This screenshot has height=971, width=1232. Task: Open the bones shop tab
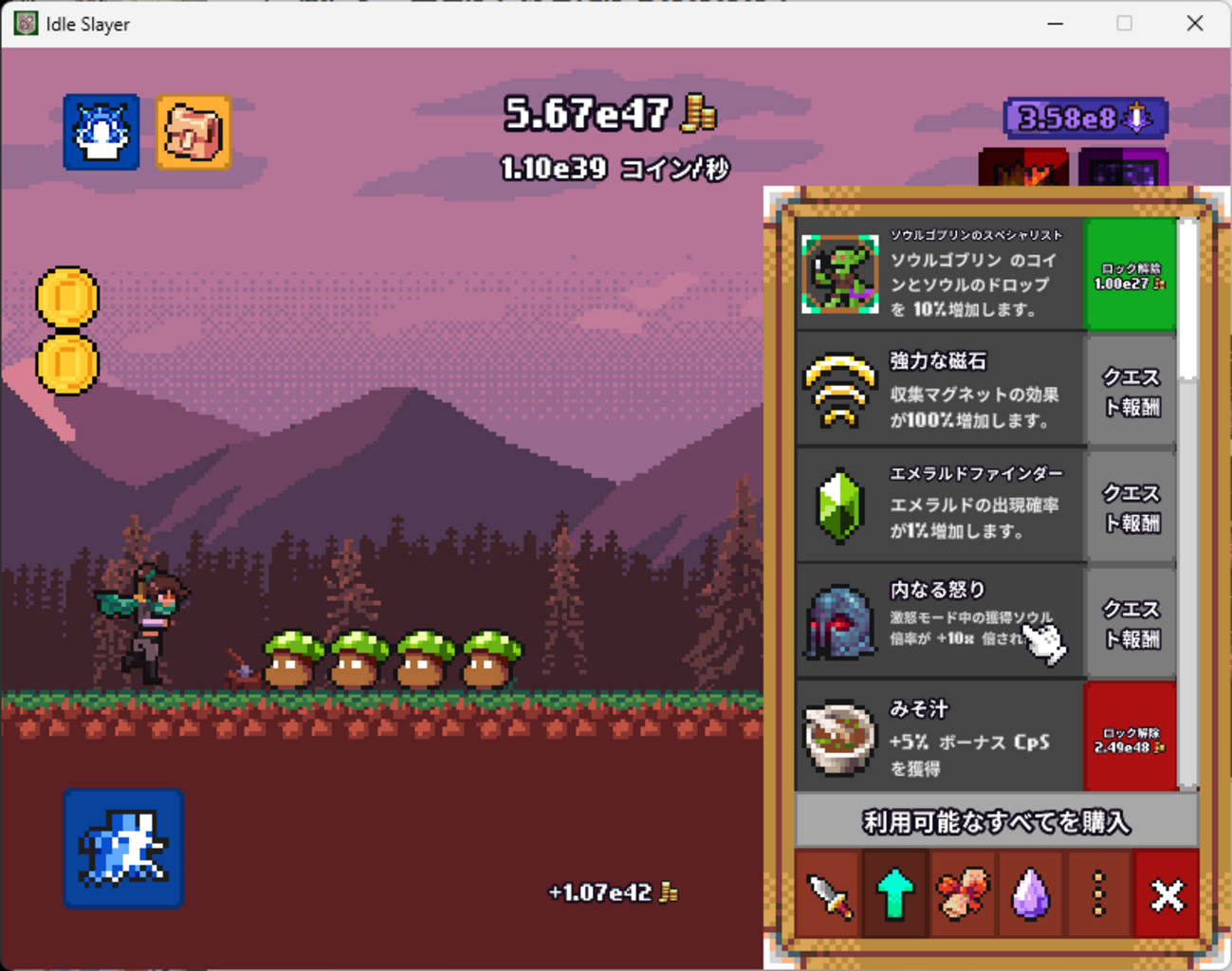pyautogui.click(x=963, y=893)
